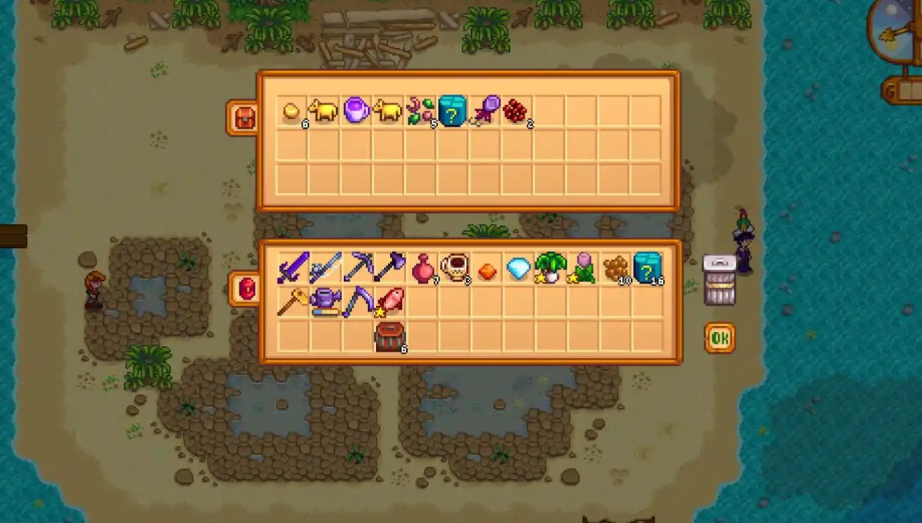This screenshot has width=922, height=523.
Task: Pick the coffee cup stack of 3
Action: point(454,268)
